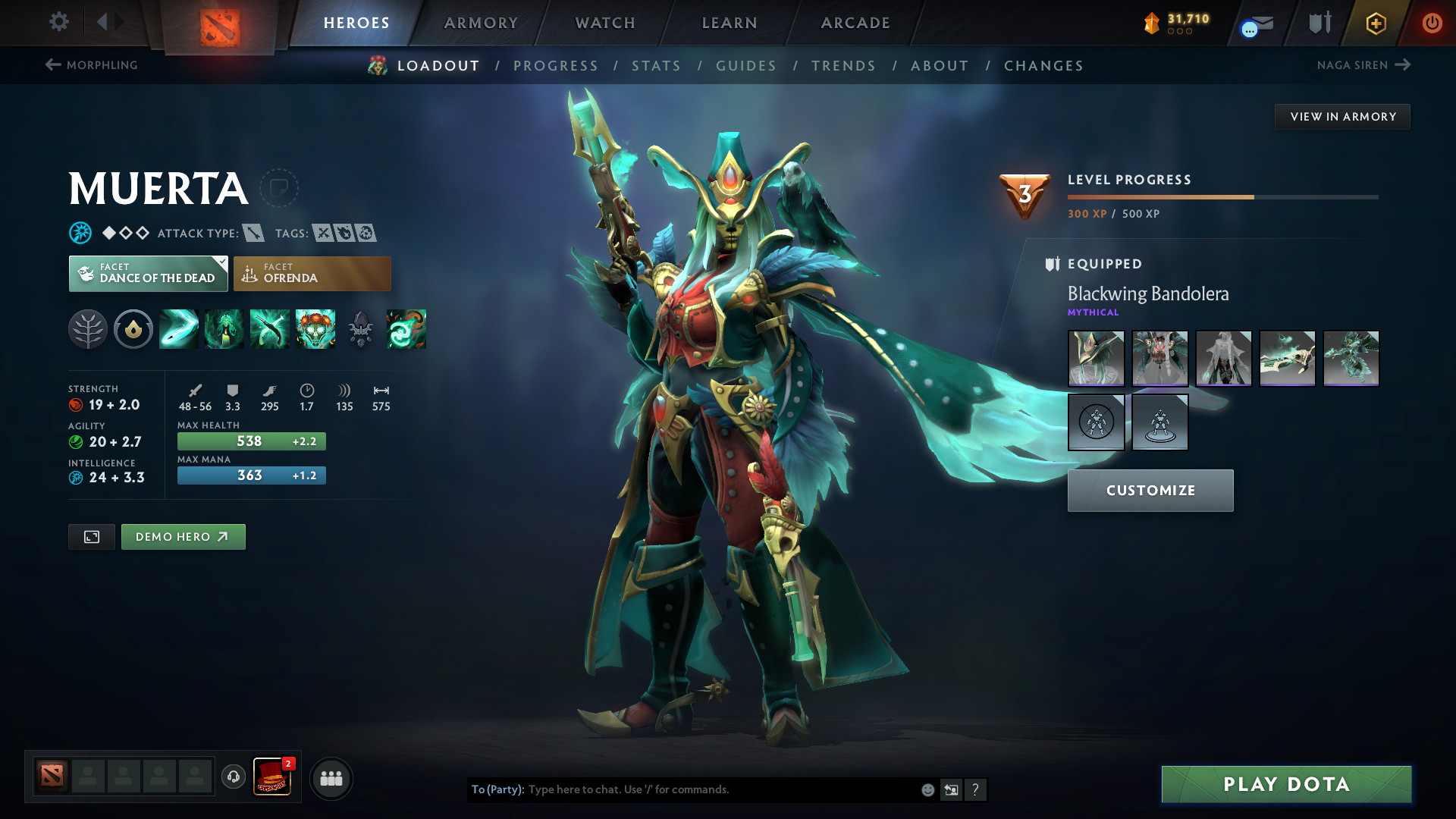Click the first Blackwing Bandolera item thumbnail
This screenshot has width=1456, height=819.
pos(1096,358)
